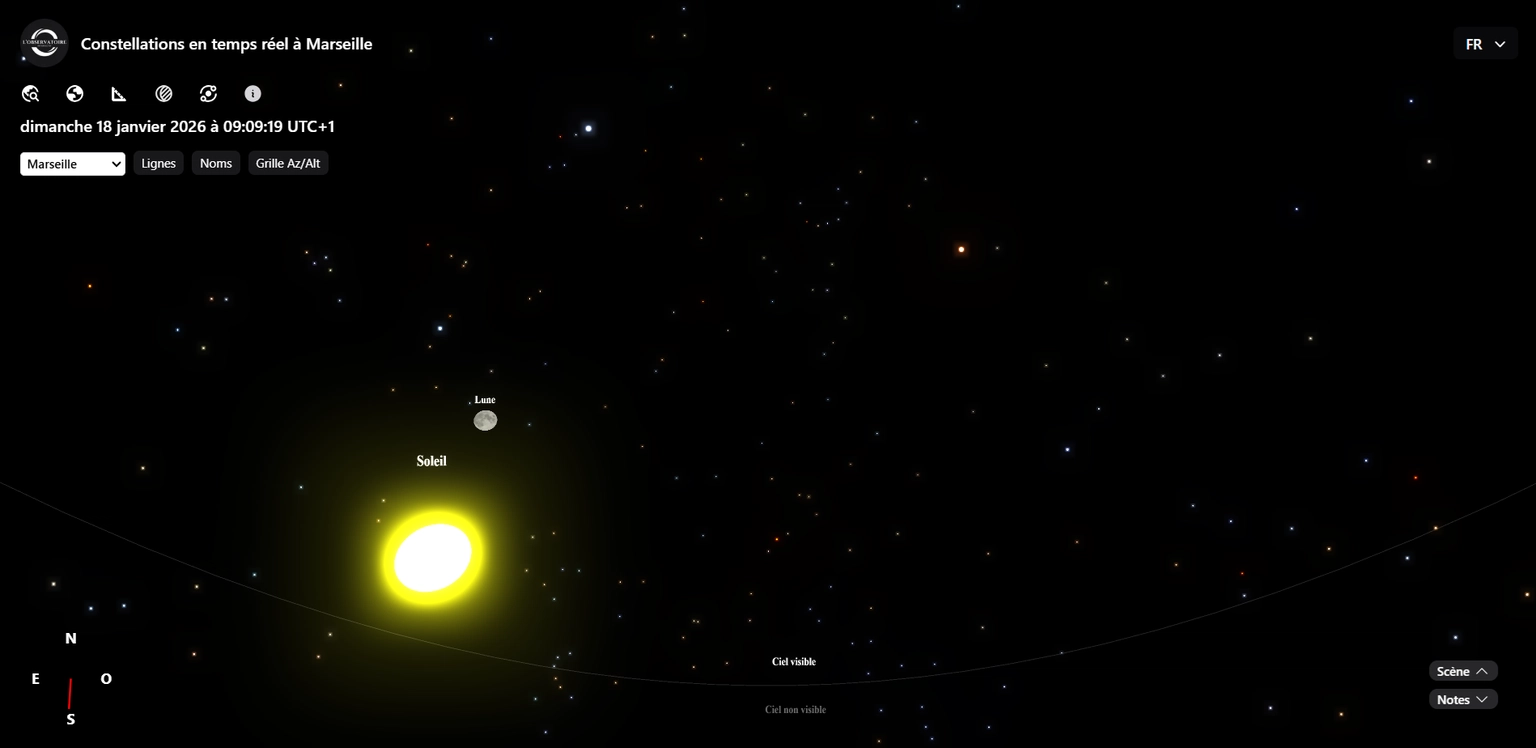Click the ruler measurement tool icon
The width and height of the screenshot is (1536, 748).
point(119,93)
